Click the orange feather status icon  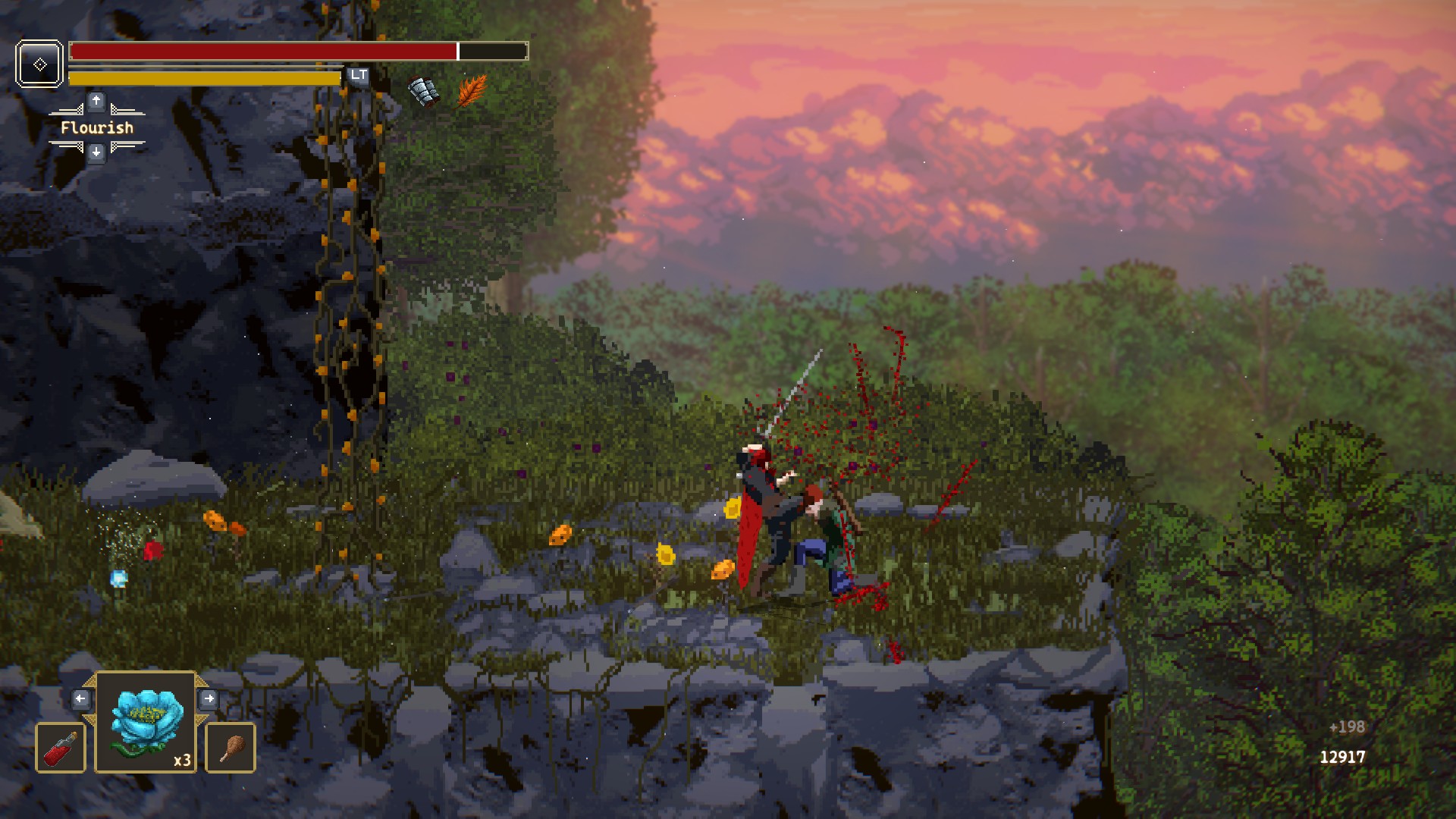tap(472, 91)
